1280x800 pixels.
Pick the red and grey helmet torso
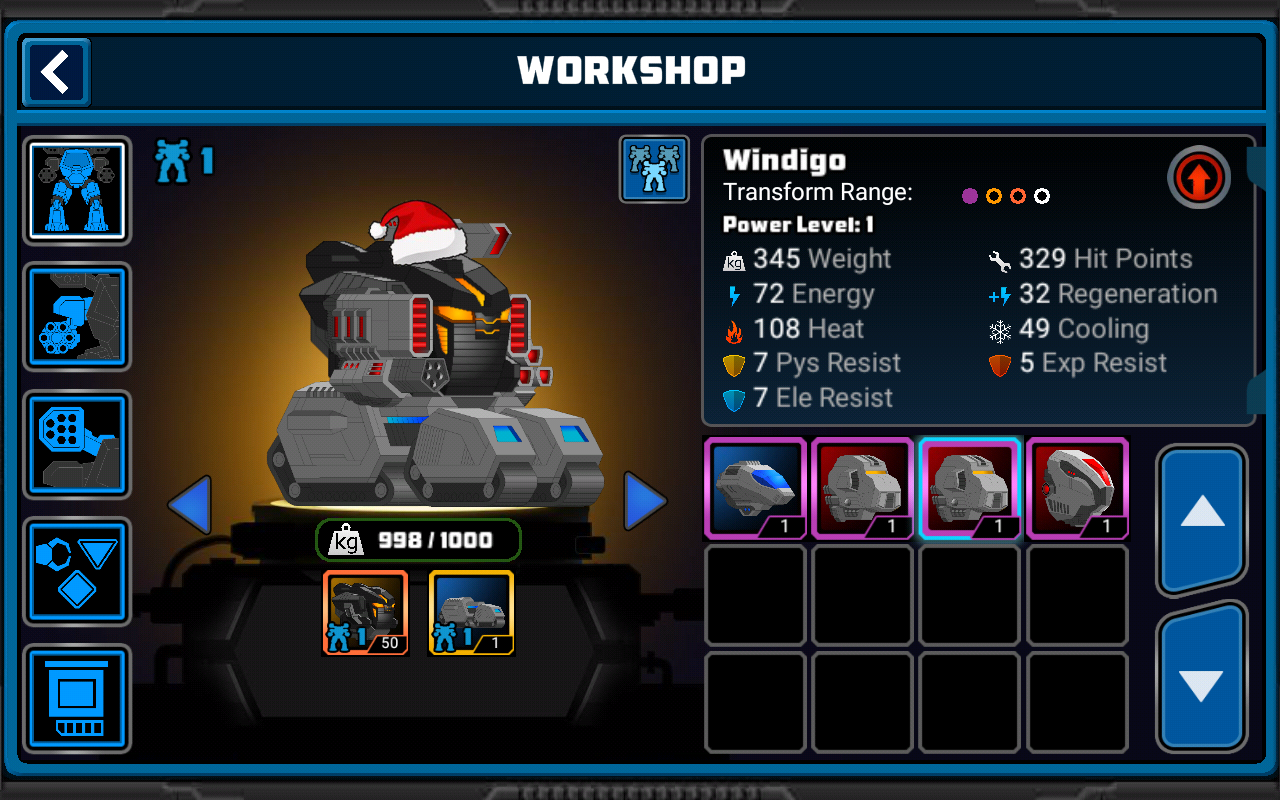[x=1077, y=488]
